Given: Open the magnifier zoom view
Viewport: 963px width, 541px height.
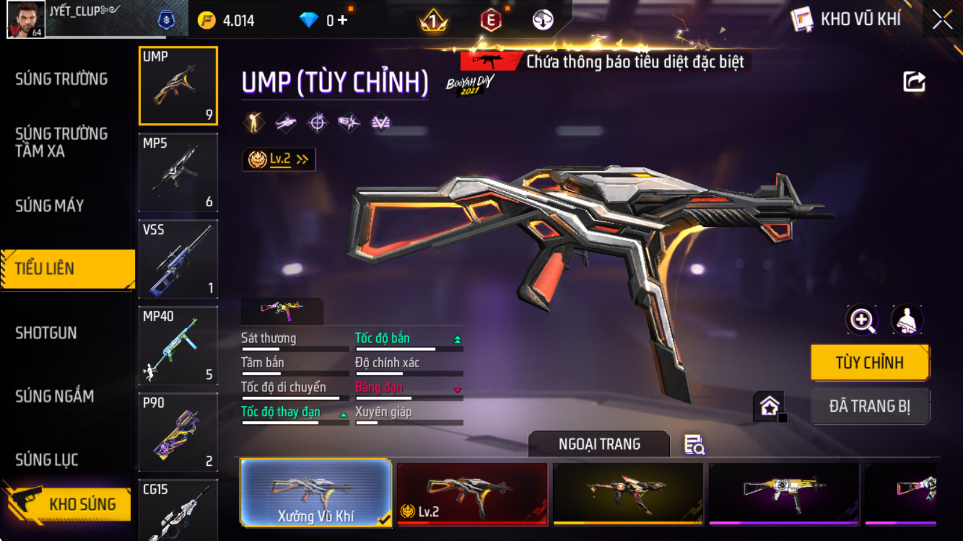Looking at the screenshot, I should coord(861,320).
